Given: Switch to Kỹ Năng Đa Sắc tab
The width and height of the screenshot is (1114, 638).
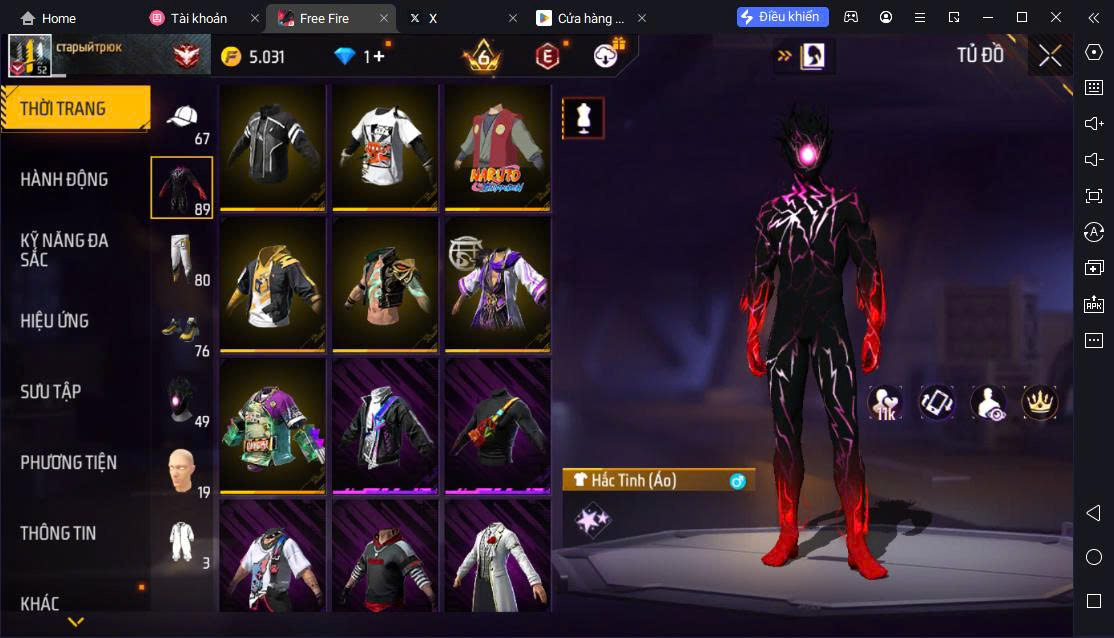Looking at the screenshot, I should [64, 250].
